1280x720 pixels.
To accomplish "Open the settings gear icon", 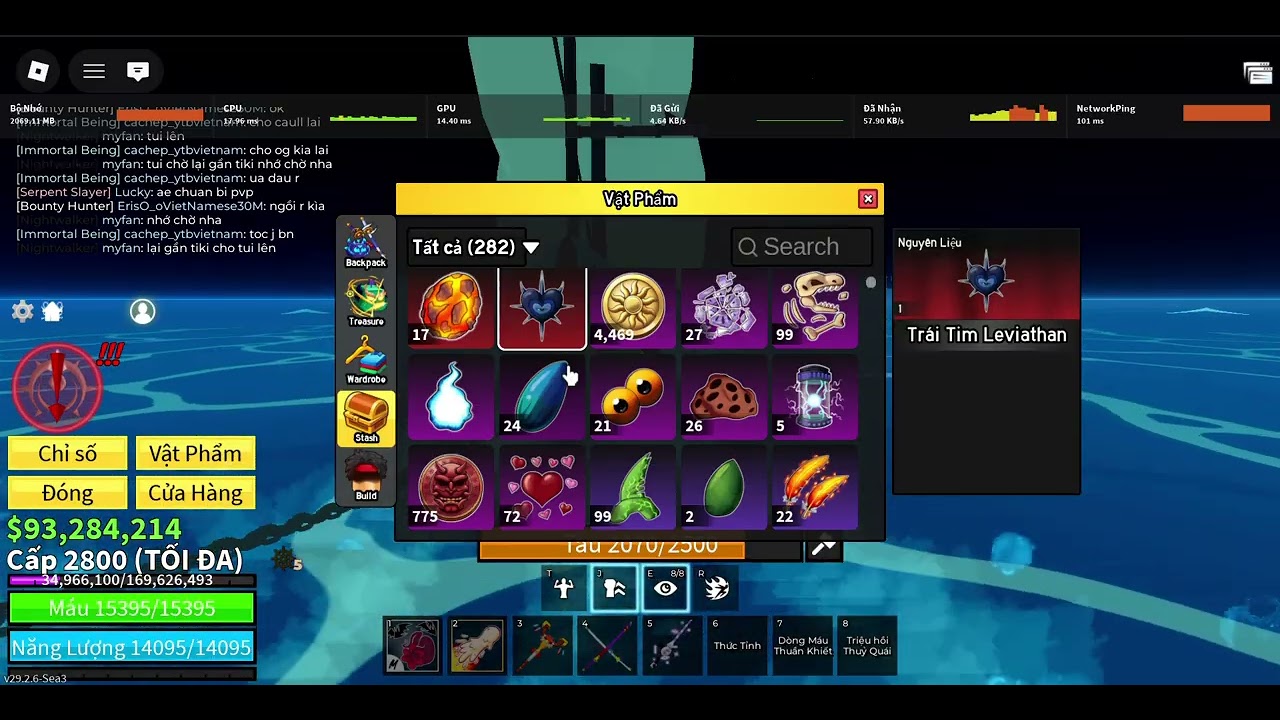I will coord(22,311).
